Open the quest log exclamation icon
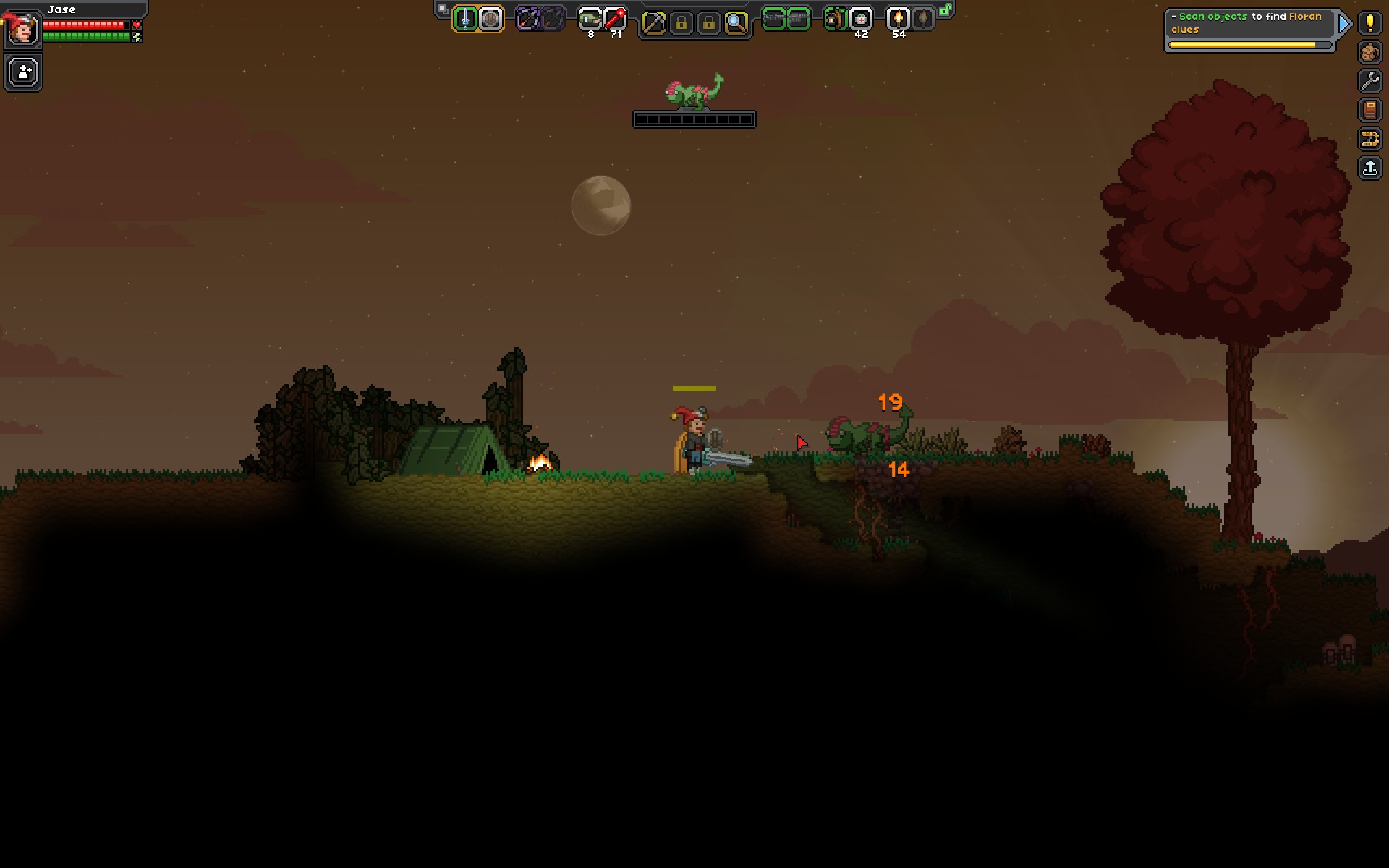 [1369, 22]
